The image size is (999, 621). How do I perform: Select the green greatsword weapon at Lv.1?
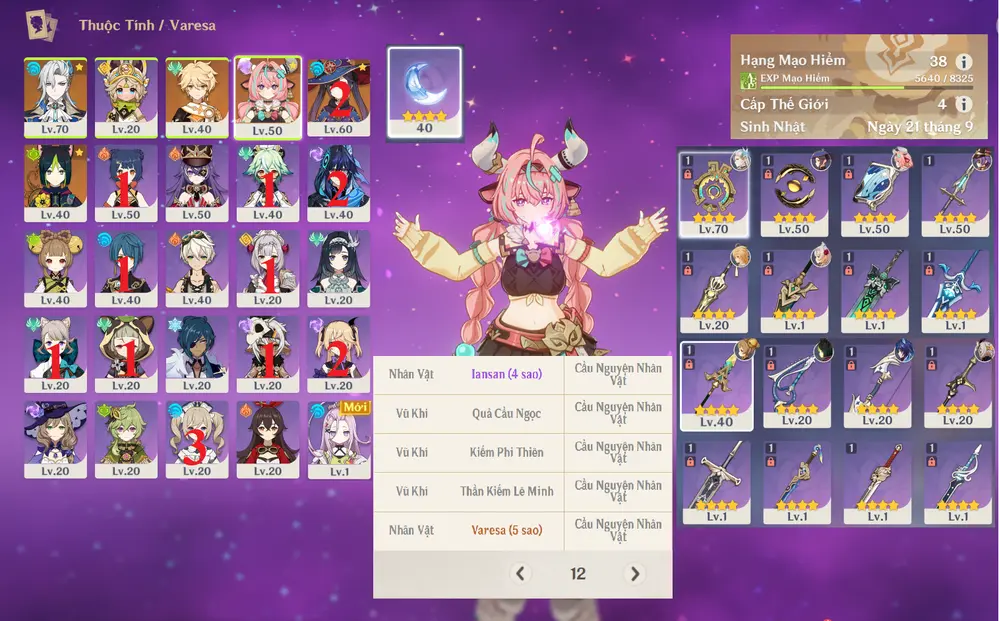click(x=877, y=289)
